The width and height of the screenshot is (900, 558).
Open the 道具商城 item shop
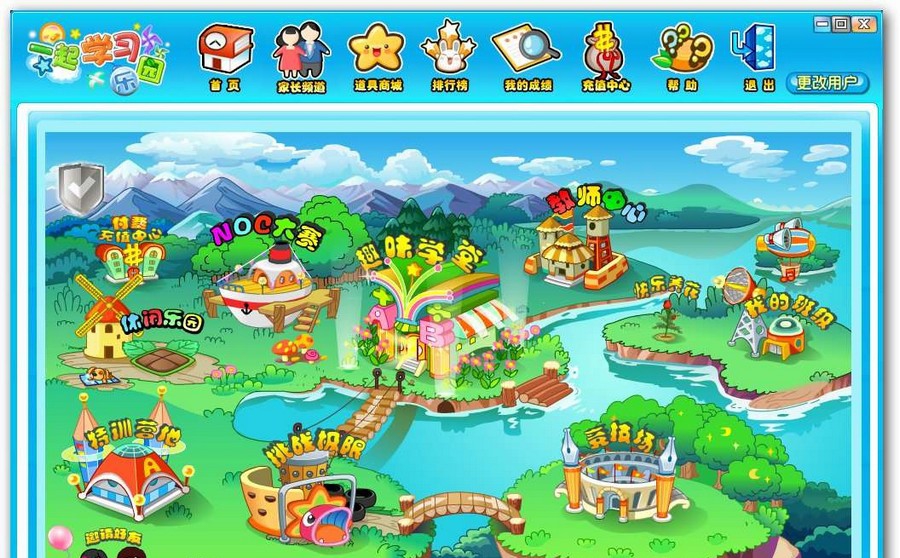(377, 55)
